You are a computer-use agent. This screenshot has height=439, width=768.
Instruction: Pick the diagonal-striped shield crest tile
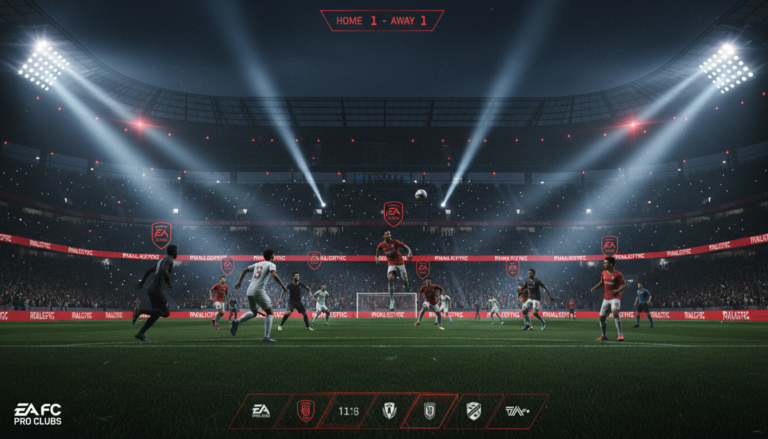tap(473, 411)
